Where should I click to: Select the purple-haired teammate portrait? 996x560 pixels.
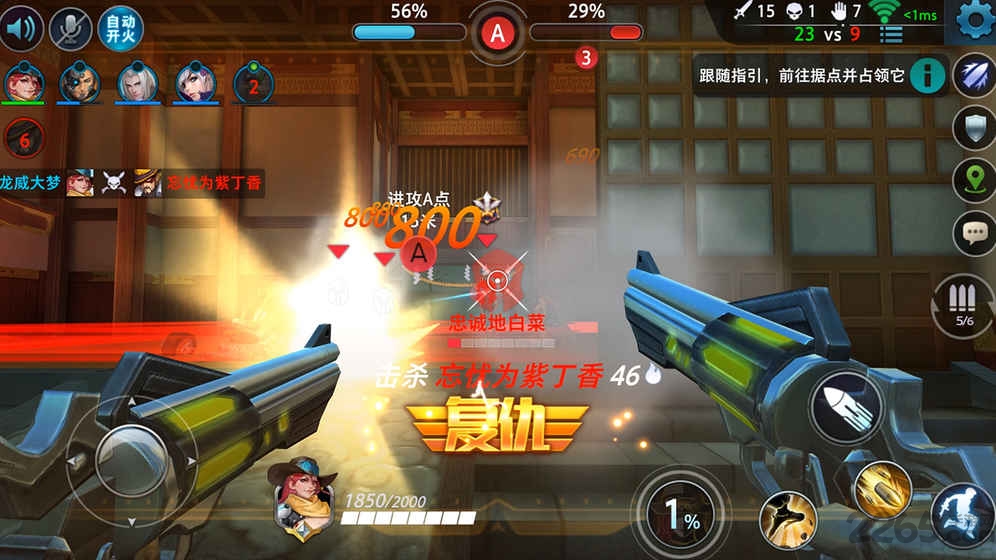click(x=197, y=83)
